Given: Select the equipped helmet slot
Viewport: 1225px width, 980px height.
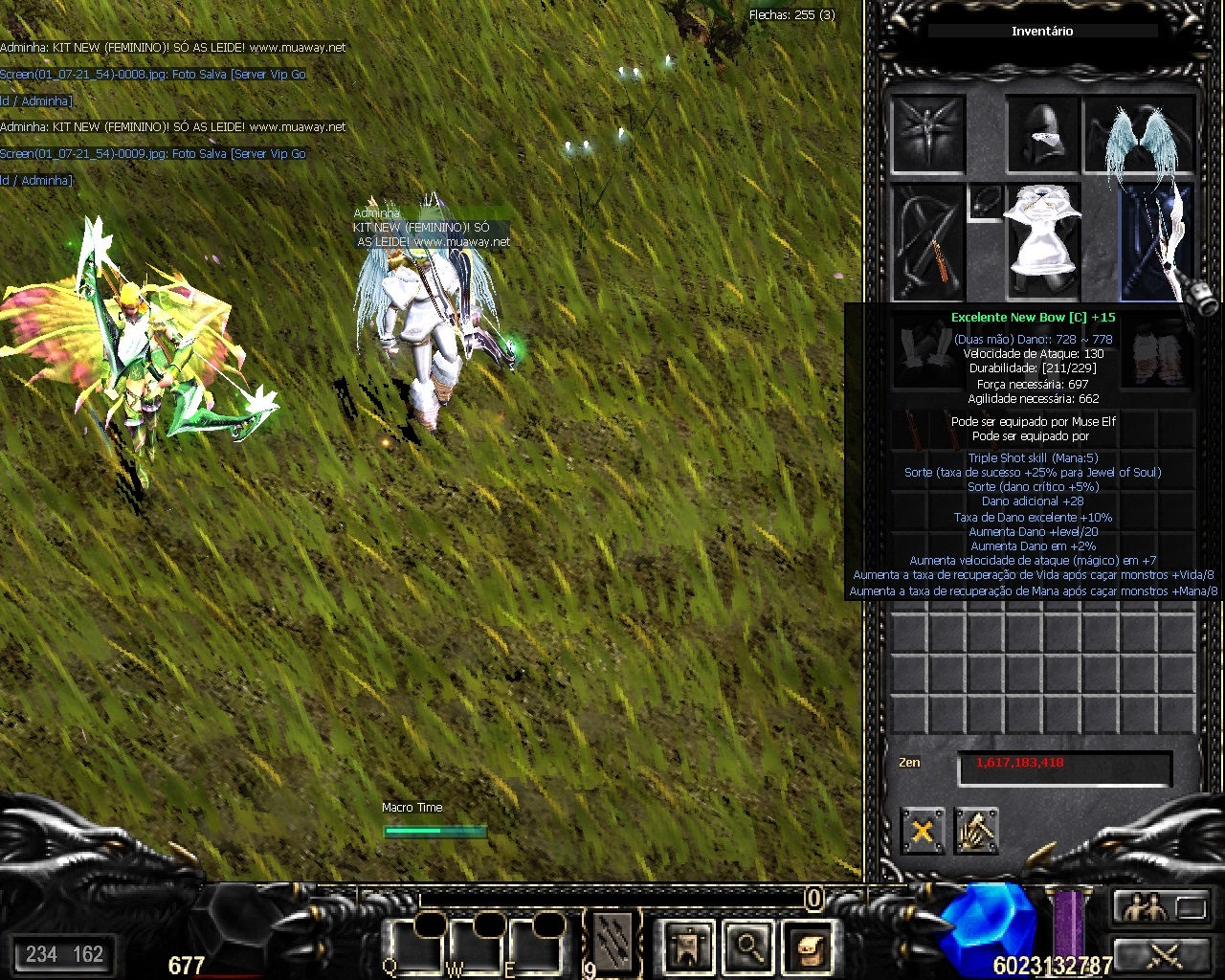Looking at the screenshot, I should point(1042,134).
